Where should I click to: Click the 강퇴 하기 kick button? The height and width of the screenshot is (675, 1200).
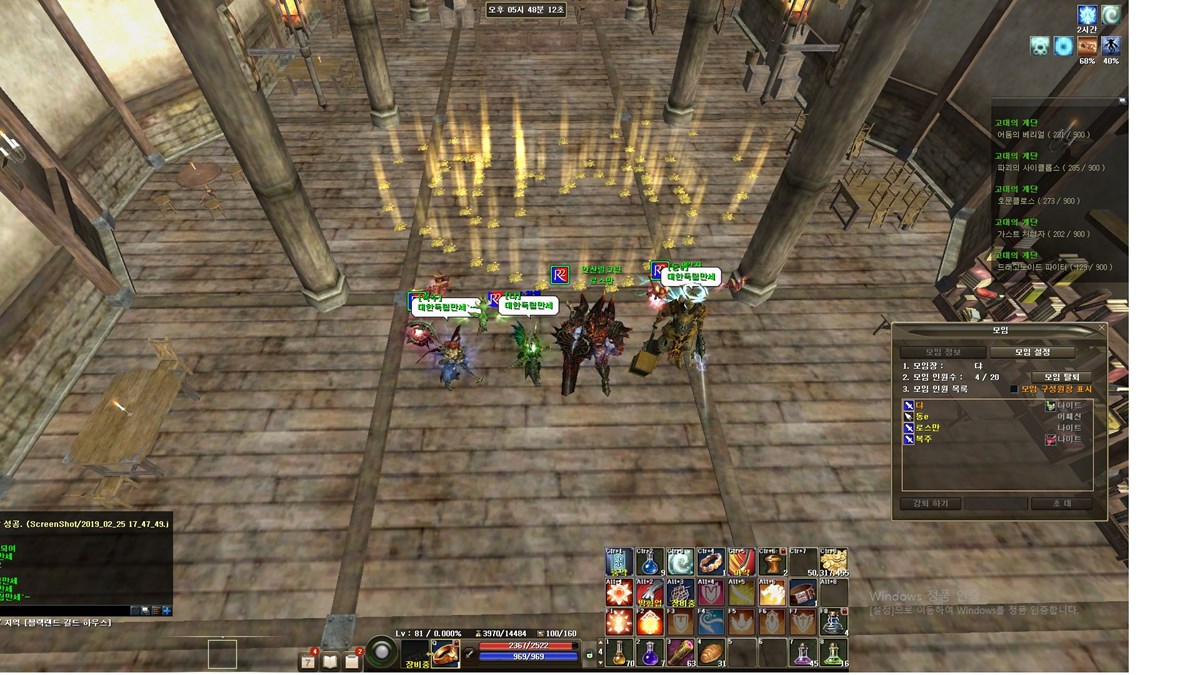(929, 504)
